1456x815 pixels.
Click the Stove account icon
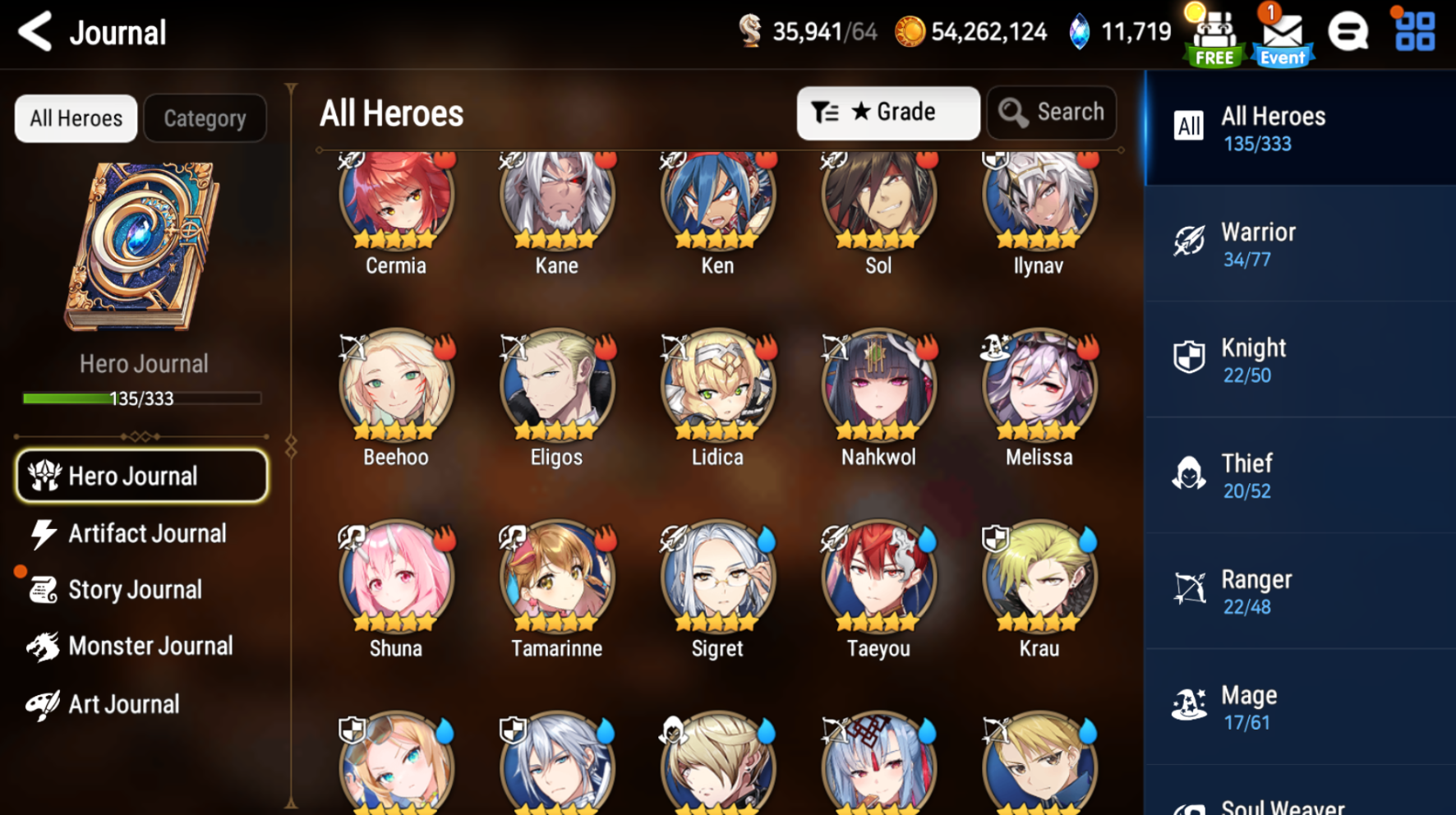(x=1348, y=32)
